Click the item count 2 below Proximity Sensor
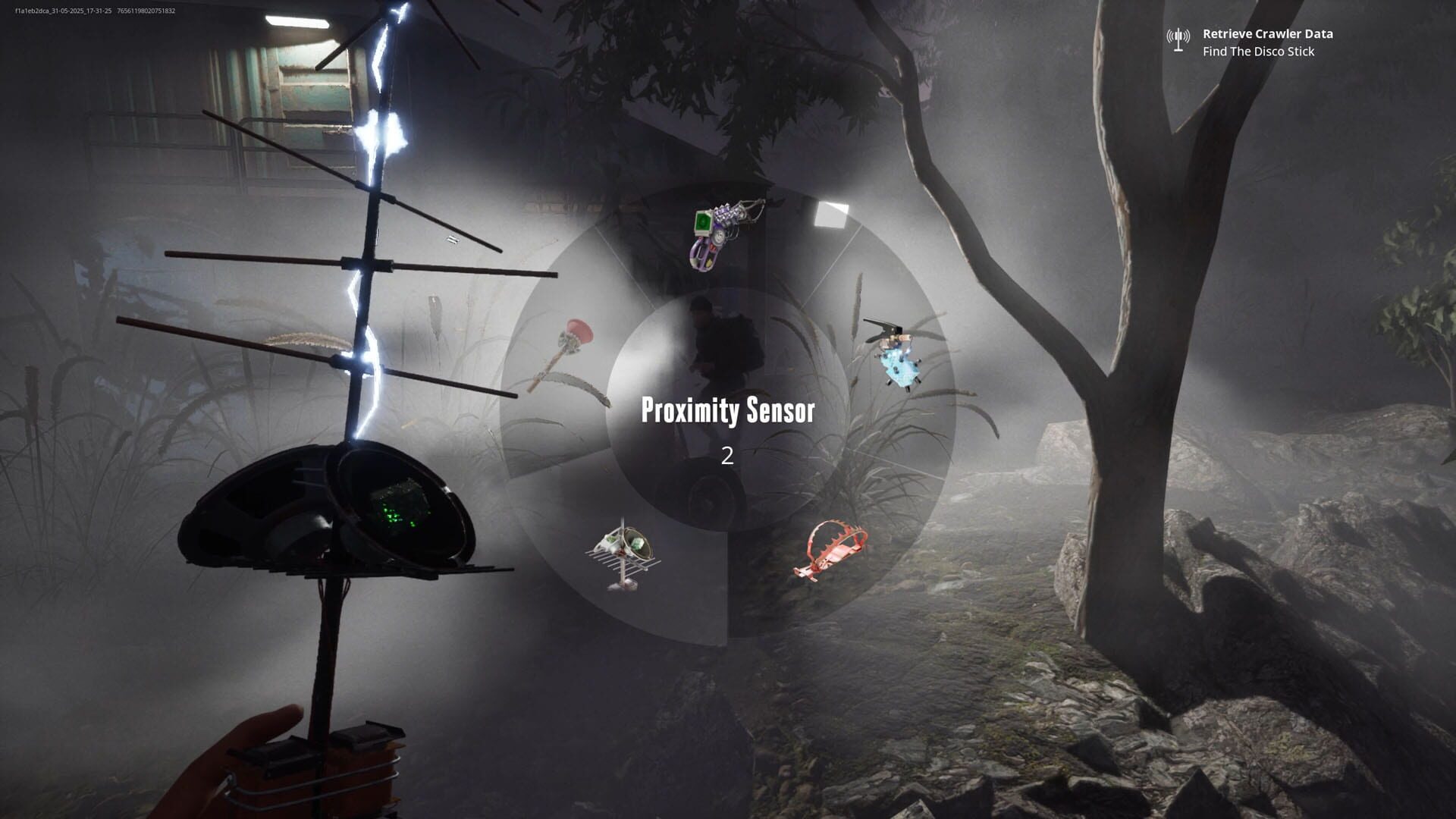This screenshot has width=1456, height=819. (x=727, y=455)
